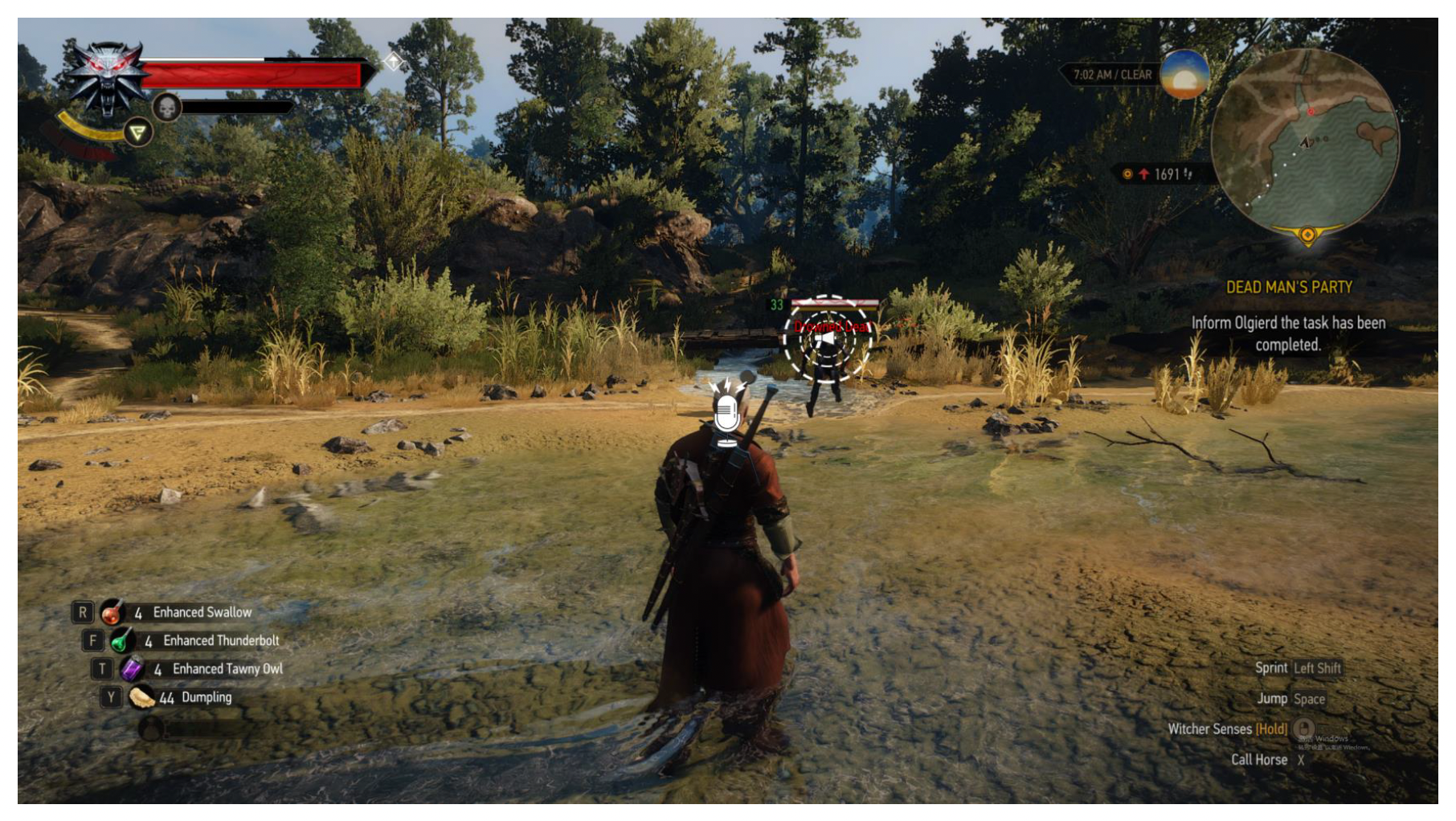Click the red enemy marker on minimap
The width and height of the screenshot is (1456, 821).
click(x=1311, y=112)
